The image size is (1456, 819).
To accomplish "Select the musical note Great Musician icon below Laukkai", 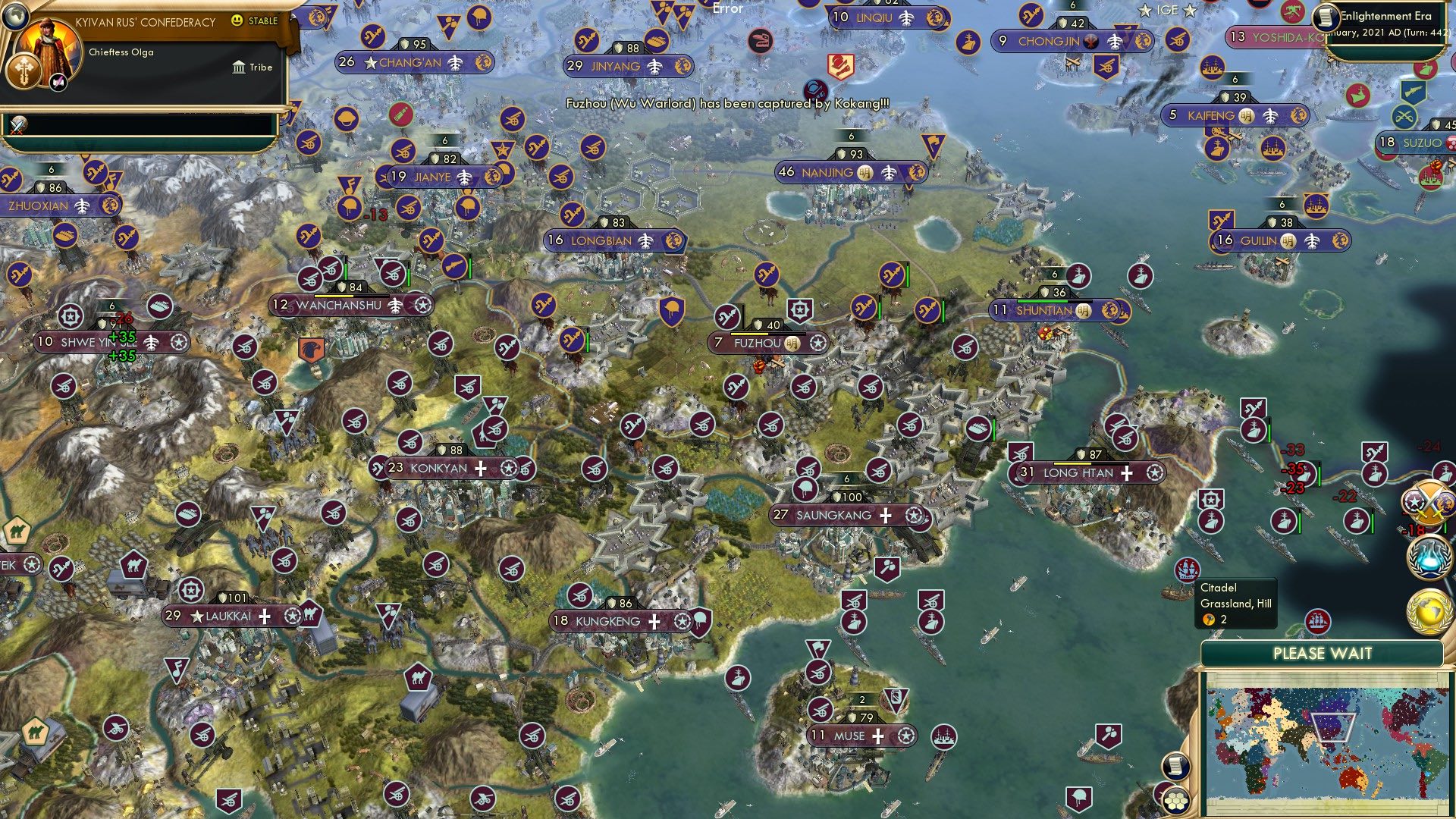I will (177, 670).
